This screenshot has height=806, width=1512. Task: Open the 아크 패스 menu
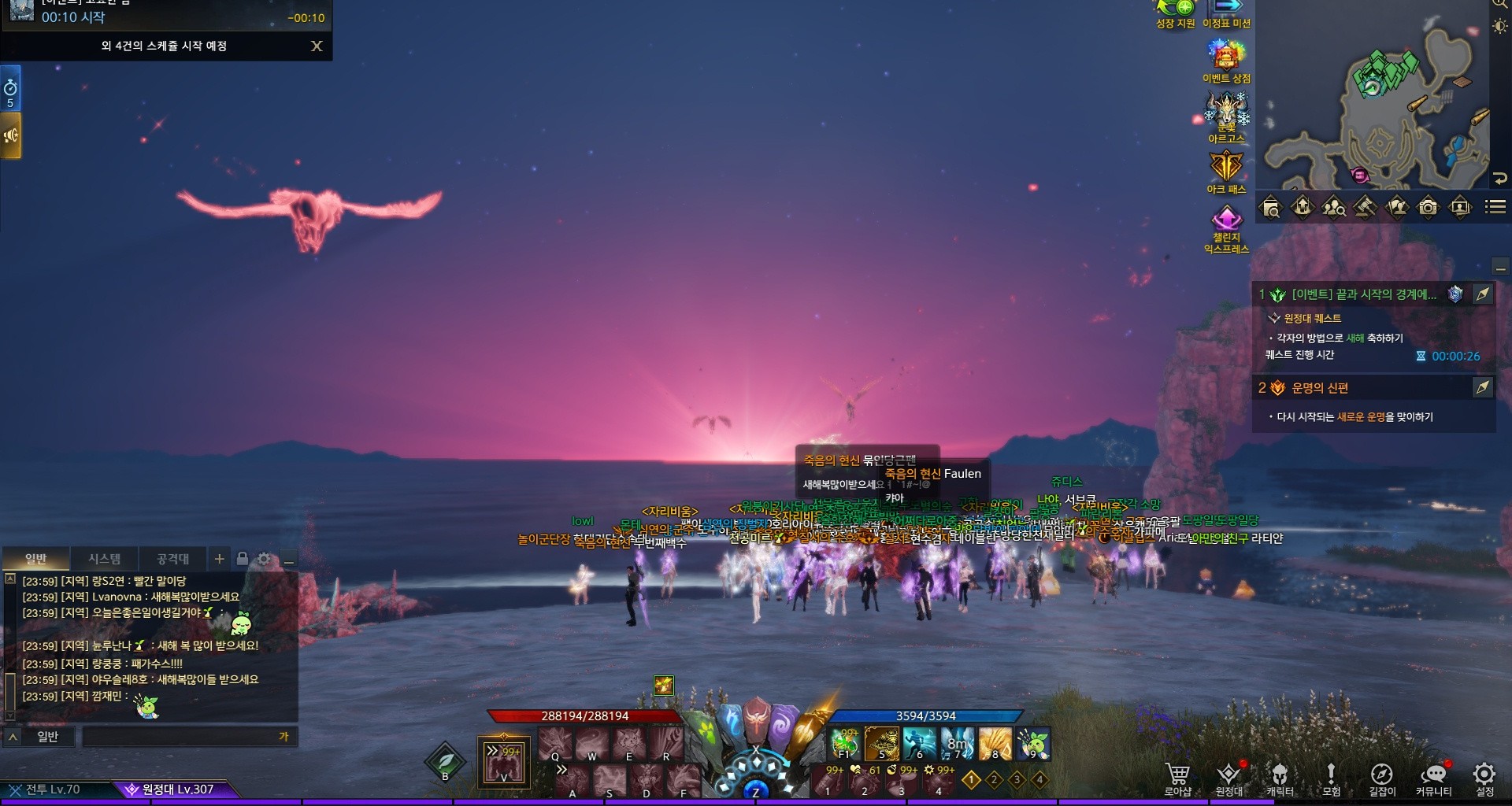pos(1226,170)
